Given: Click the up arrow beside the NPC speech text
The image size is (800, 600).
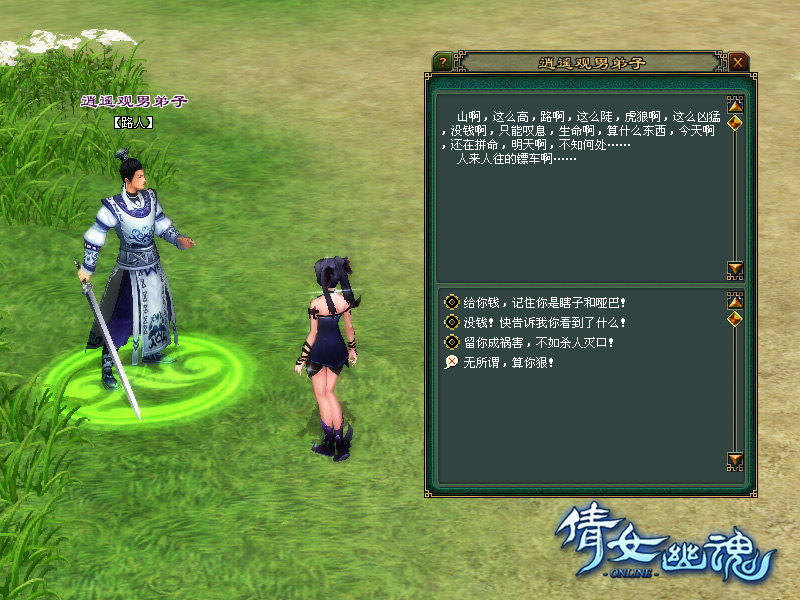Looking at the screenshot, I should (x=736, y=104).
